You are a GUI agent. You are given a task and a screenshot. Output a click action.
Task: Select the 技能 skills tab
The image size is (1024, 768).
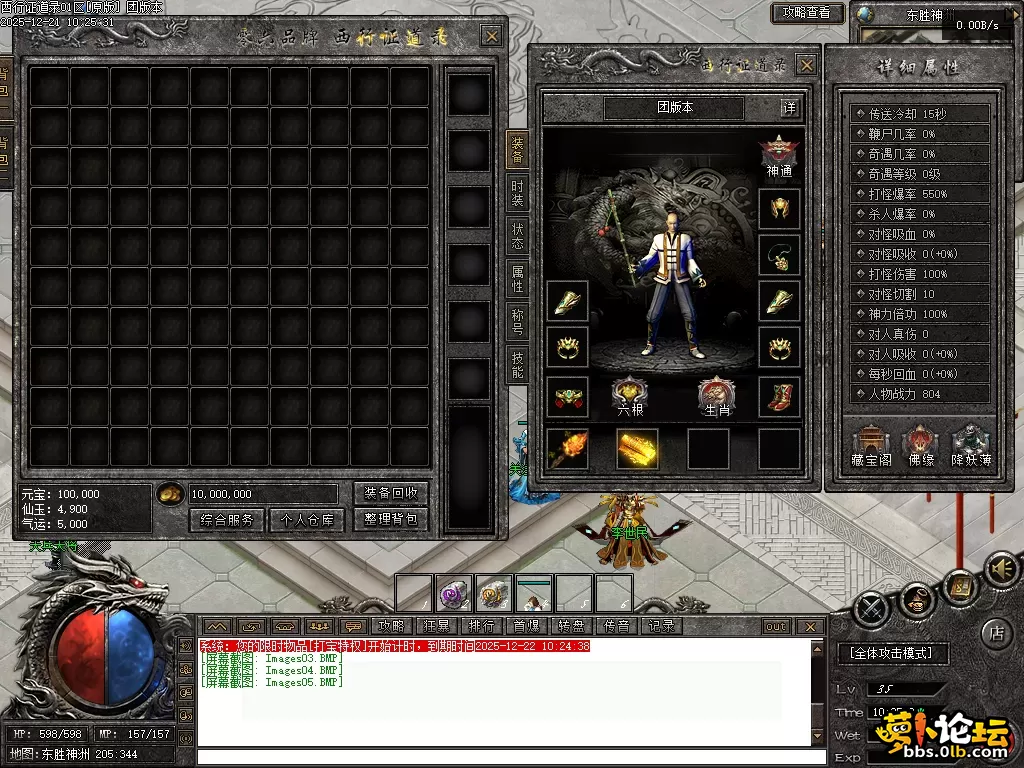[x=517, y=364]
